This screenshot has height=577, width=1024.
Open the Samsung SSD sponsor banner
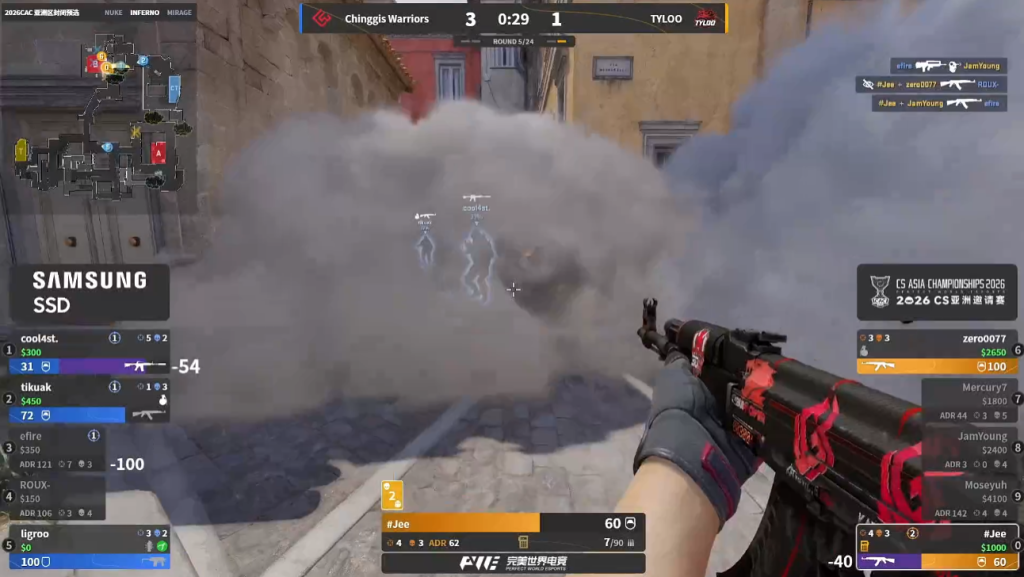pos(89,291)
